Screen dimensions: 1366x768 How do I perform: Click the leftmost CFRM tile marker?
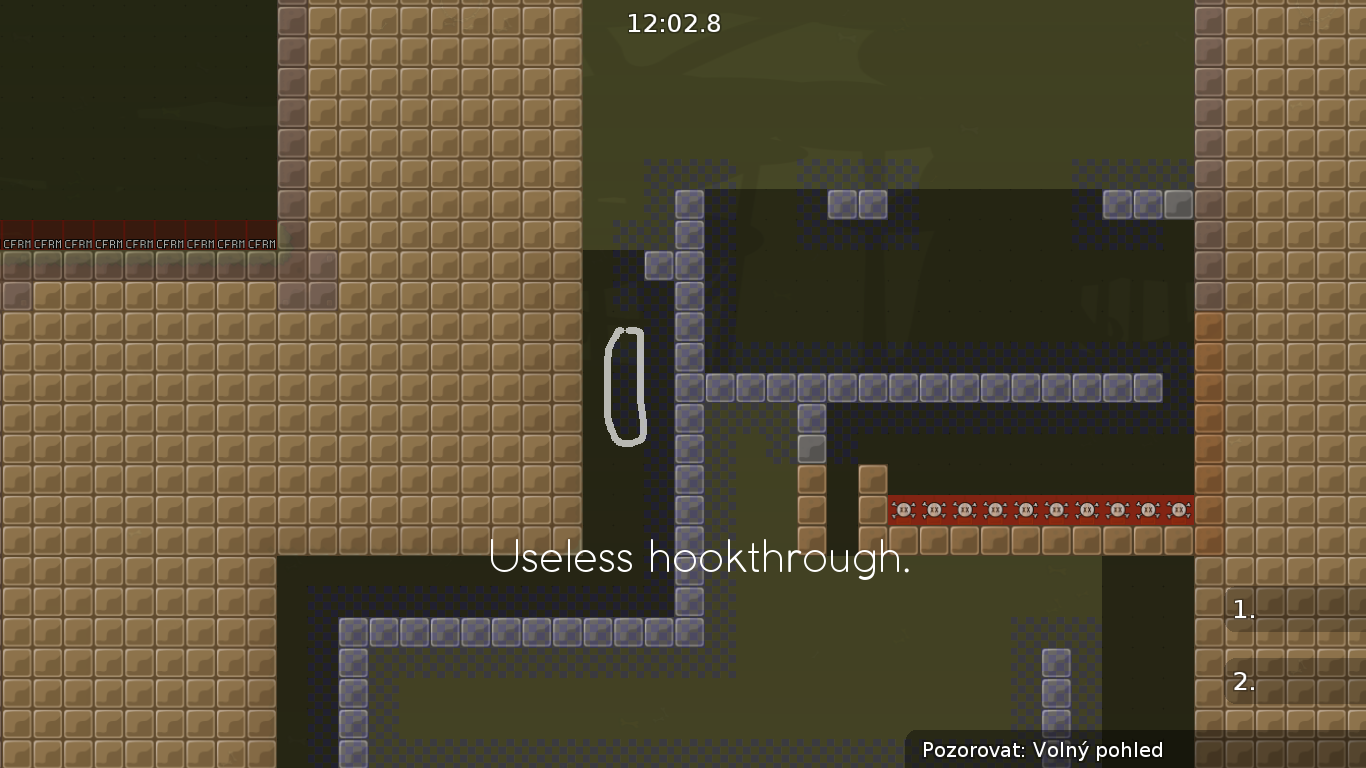coord(15,242)
